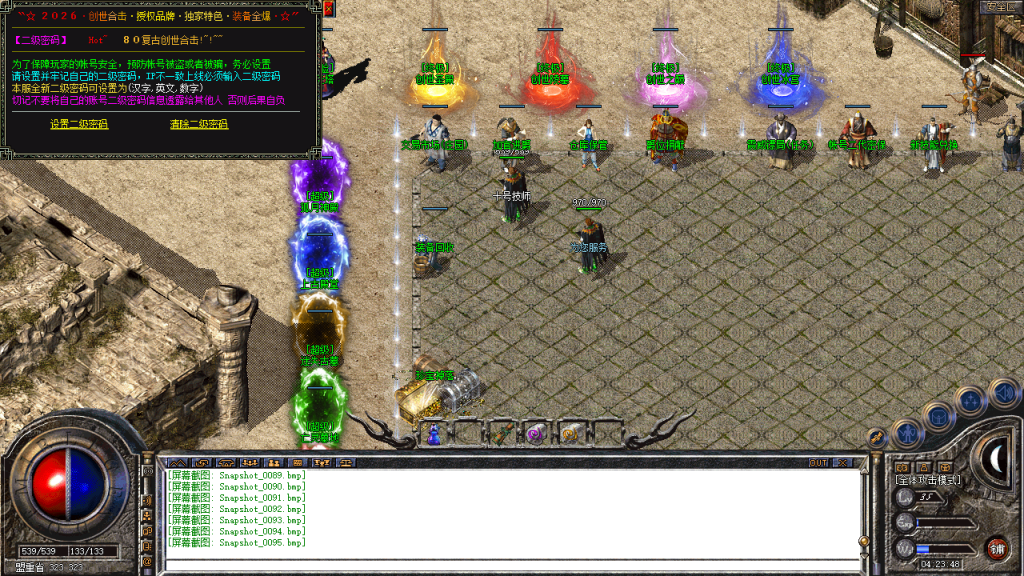The height and width of the screenshot is (576, 1024).
Task: Click the small satellite icon button
Action: coord(877,437)
